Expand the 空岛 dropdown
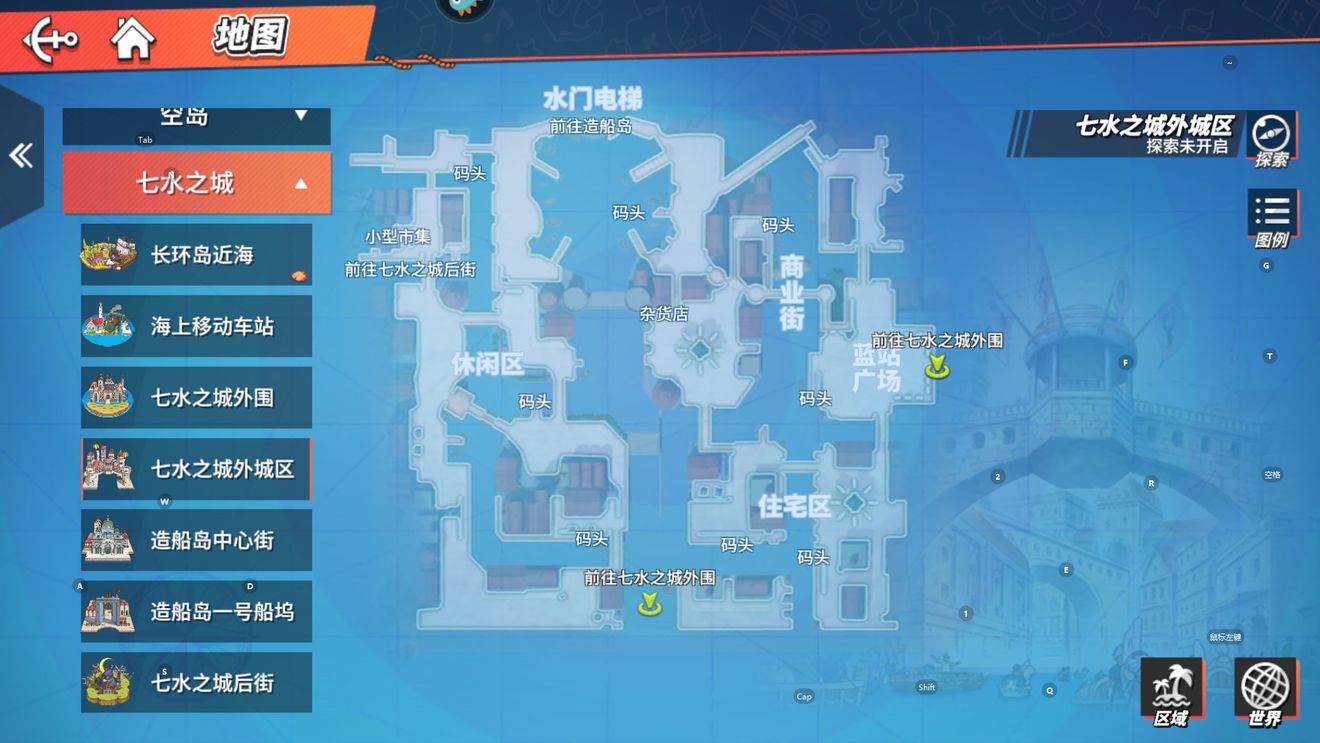The image size is (1320, 743). [196, 115]
